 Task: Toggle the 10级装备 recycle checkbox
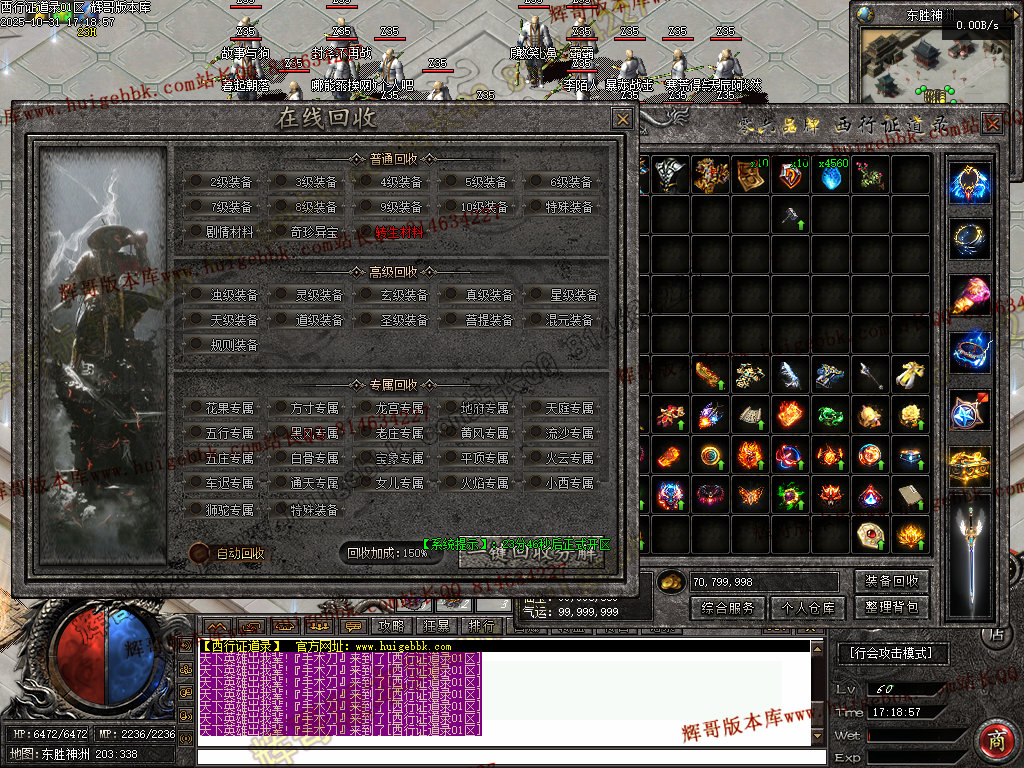(x=450, y=207)
